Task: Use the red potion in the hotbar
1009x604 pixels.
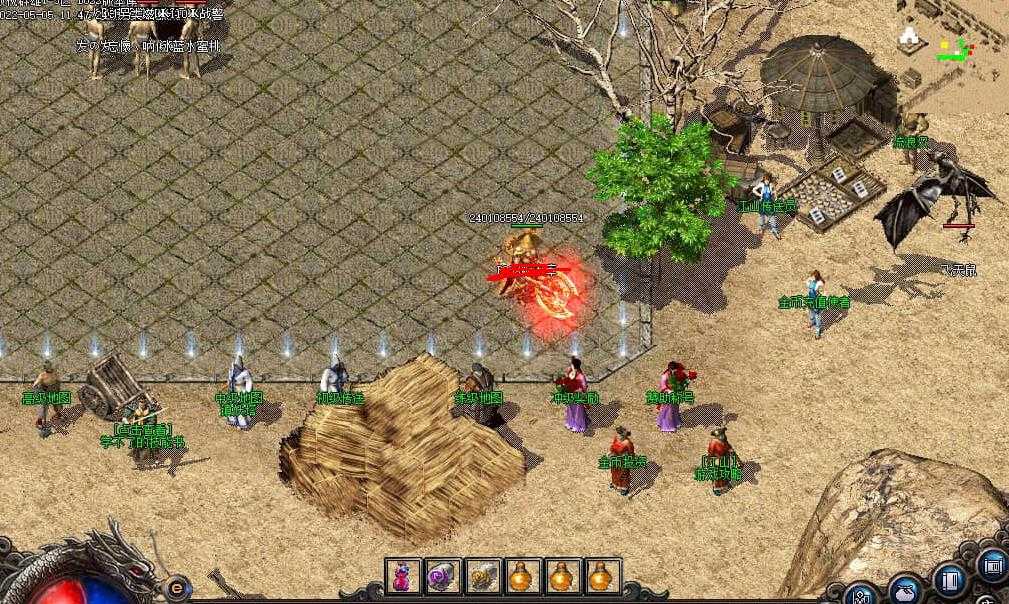Action: [x=403, y=577]
